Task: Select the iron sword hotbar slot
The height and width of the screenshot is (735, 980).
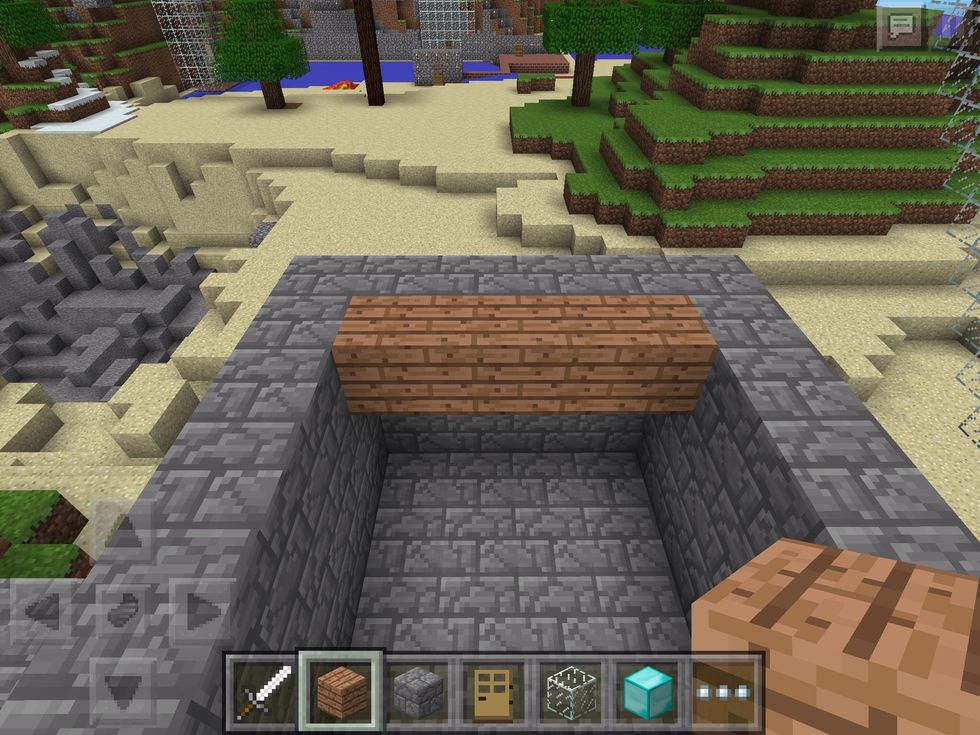Action: pyautogui.click(x=262, y=692)
